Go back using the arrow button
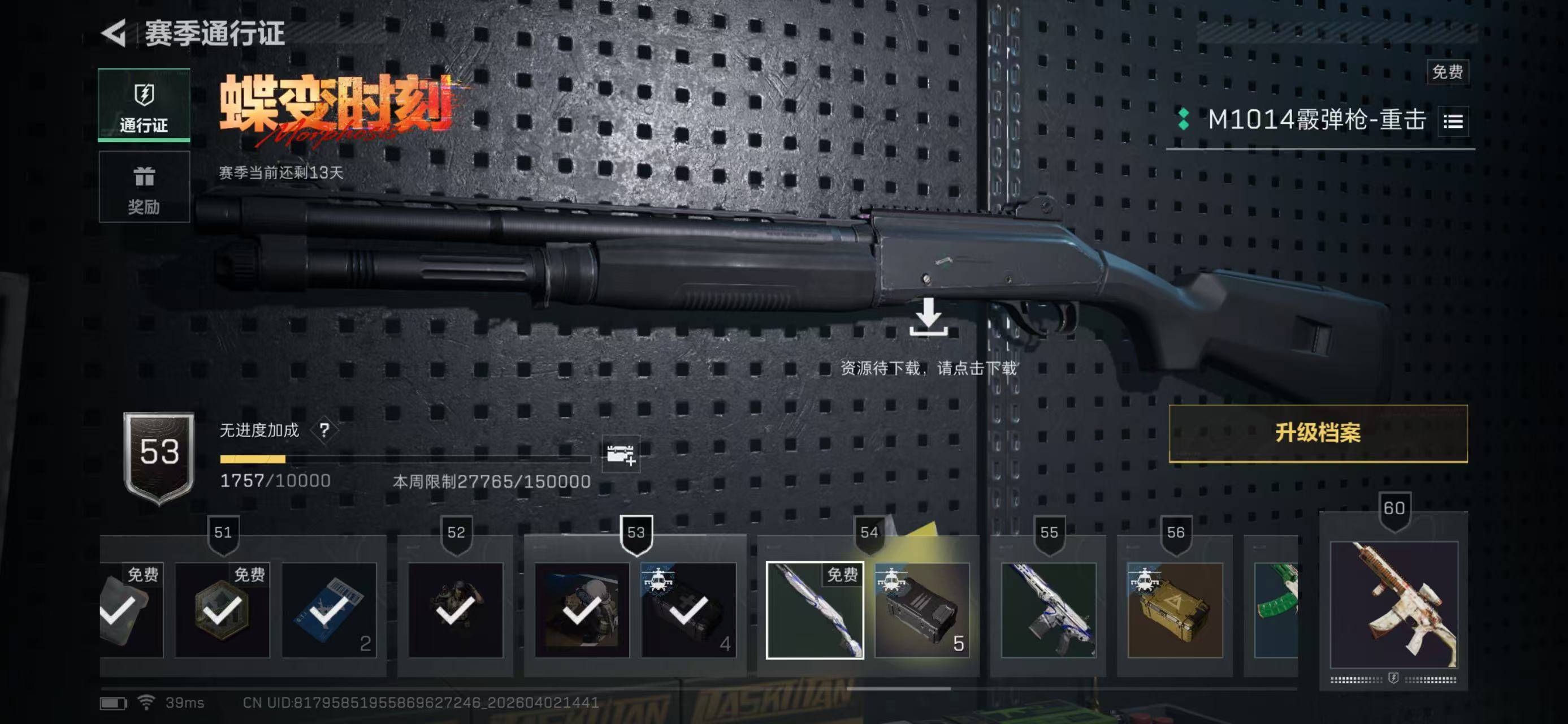The height and width of the screenshot is (724, 1568). pos(114,32)
